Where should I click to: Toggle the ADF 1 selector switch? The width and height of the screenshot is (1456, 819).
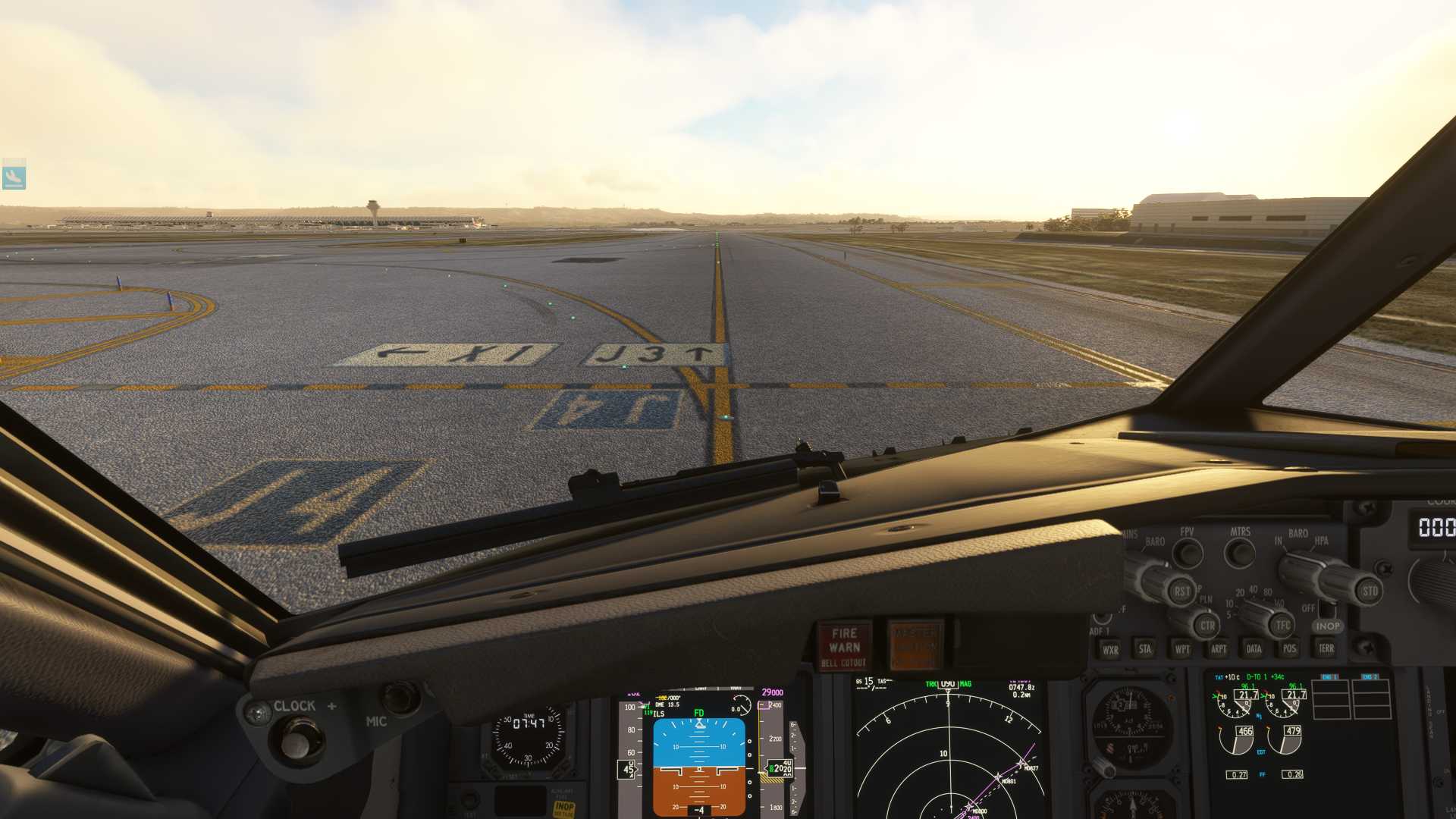click(1102, 618)
